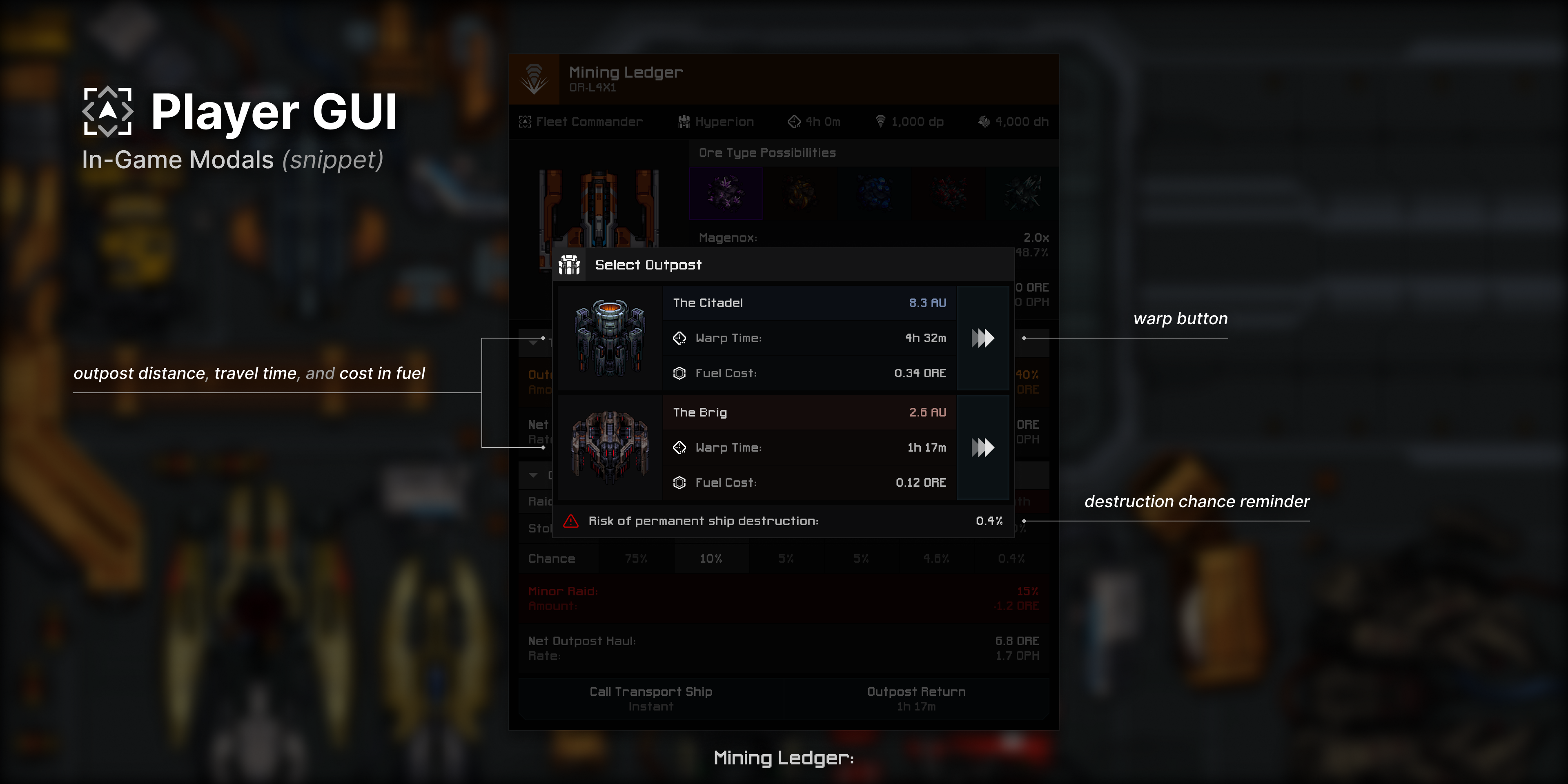Click the Hyperion ship icon in the header bar
The height and width of the screenshot is (784, 1568).
[x=684, y=121]
